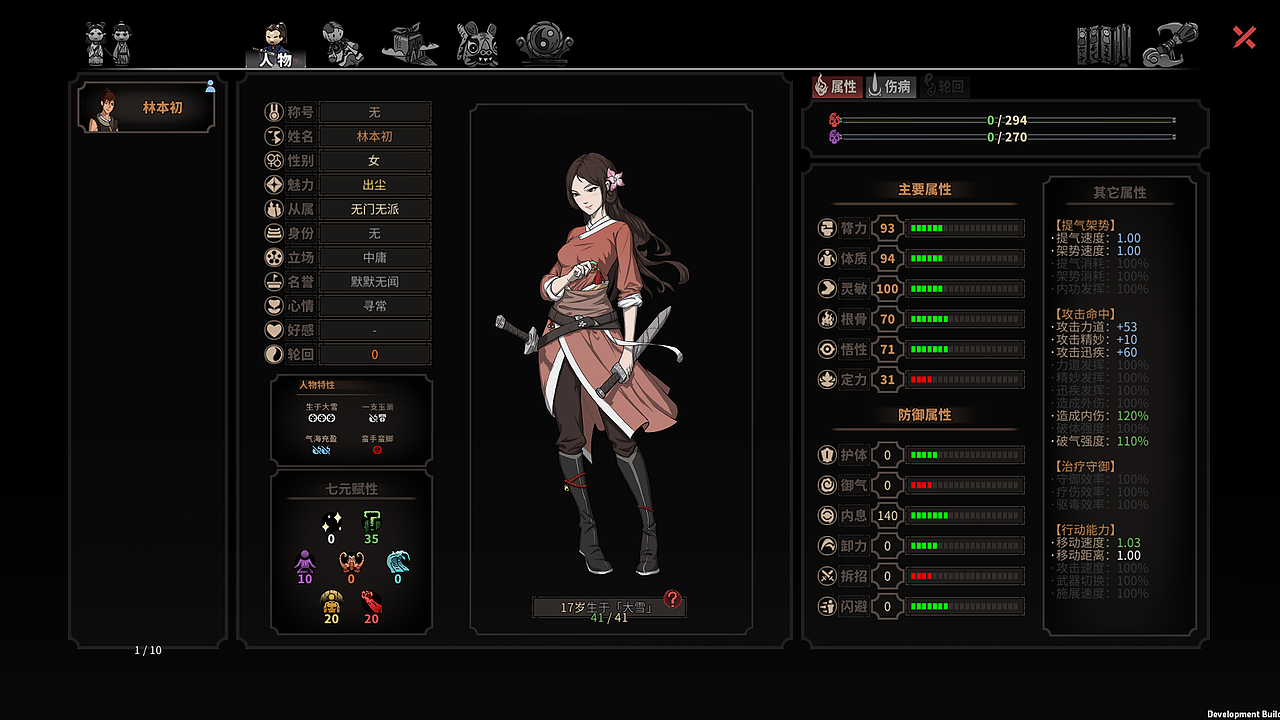Select the 内息 inner breath icon
The width and height of the screenshot is (1280, 720).
827,516
